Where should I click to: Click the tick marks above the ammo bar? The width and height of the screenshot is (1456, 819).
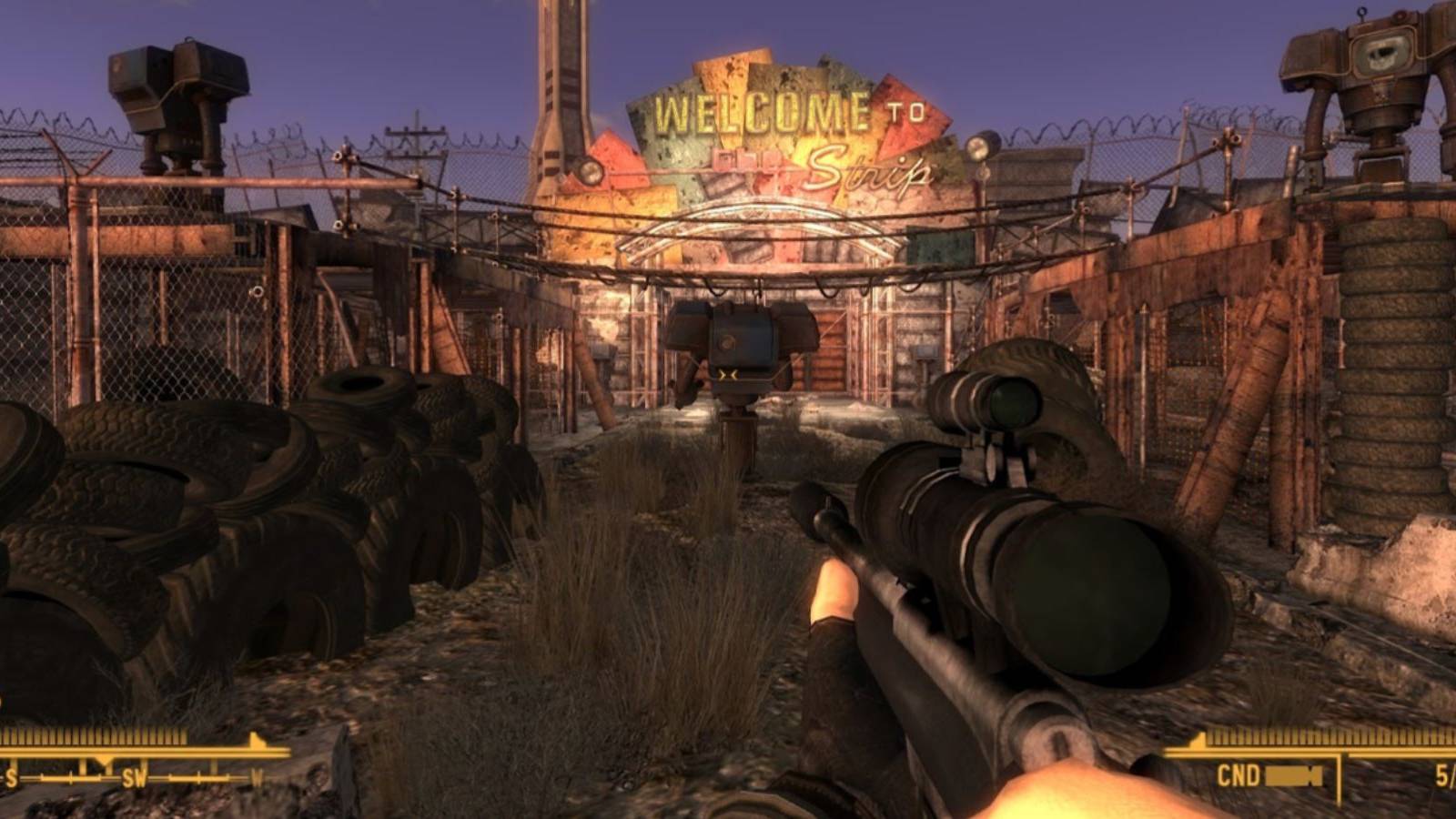pos(1319,735)
